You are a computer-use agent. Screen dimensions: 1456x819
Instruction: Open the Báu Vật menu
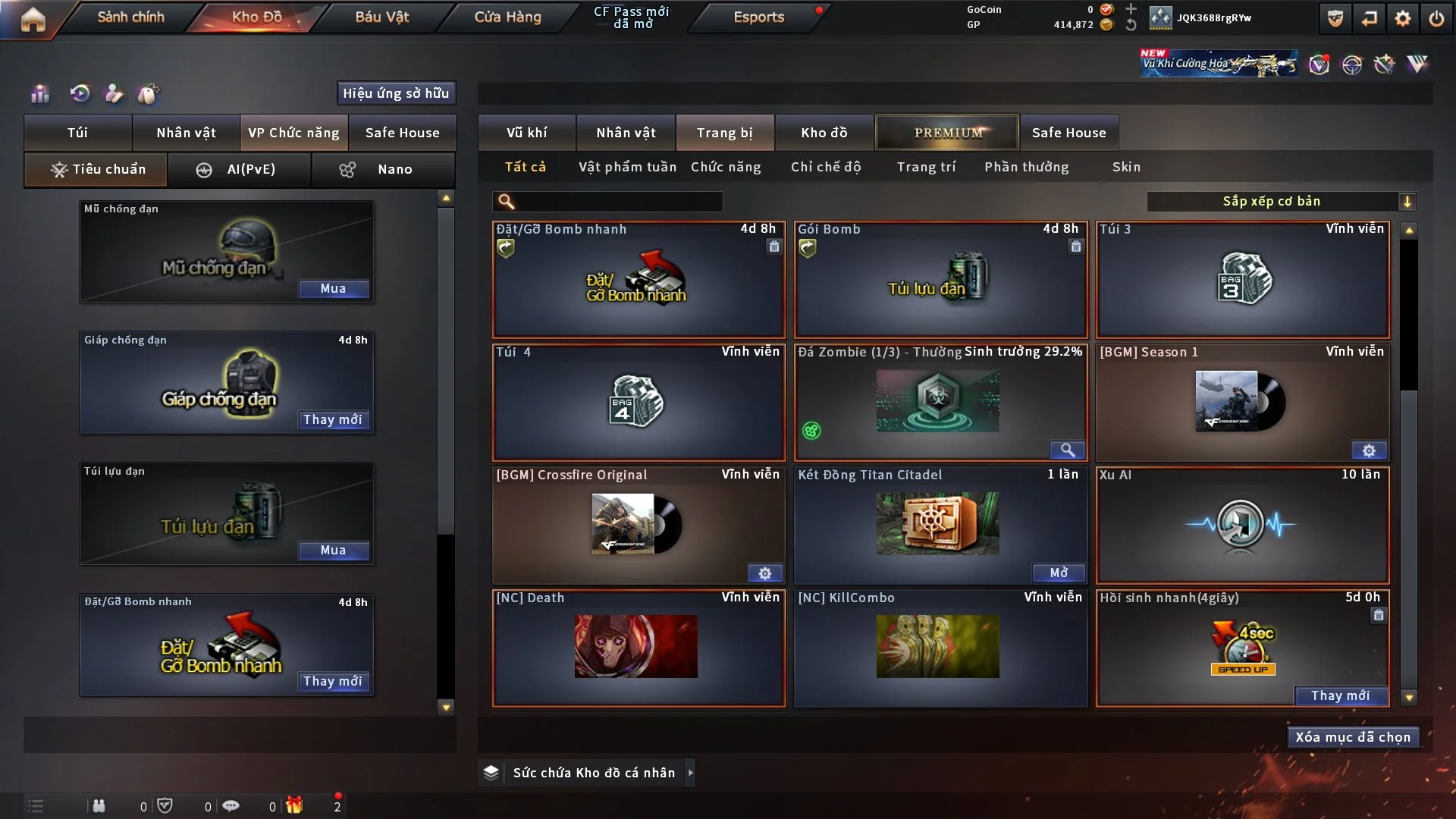pos(381,17)
